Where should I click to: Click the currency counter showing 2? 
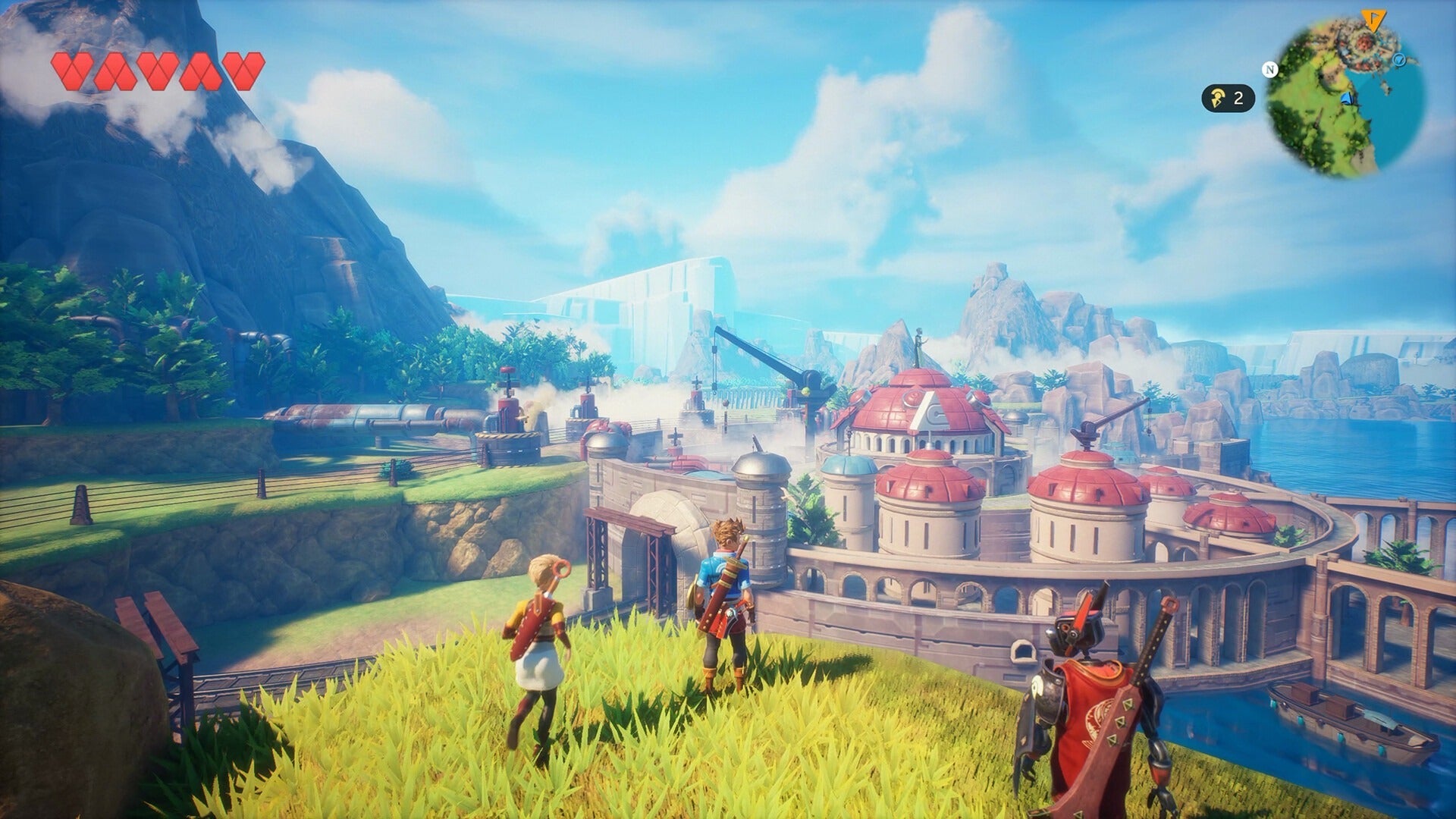click(x=1239, y=97)
